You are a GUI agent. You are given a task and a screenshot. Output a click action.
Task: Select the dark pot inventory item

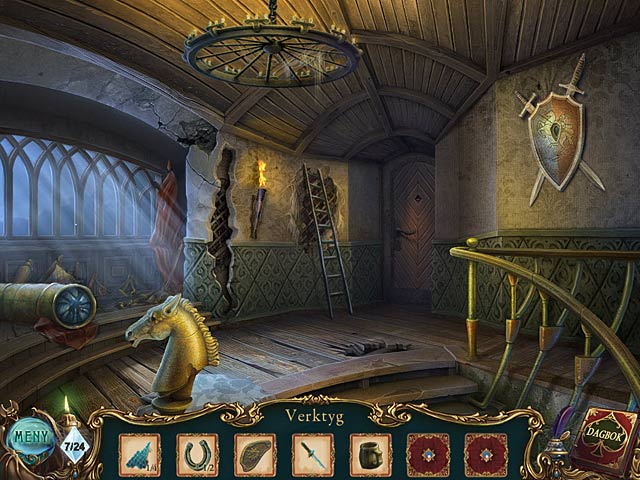coord(370,453)
